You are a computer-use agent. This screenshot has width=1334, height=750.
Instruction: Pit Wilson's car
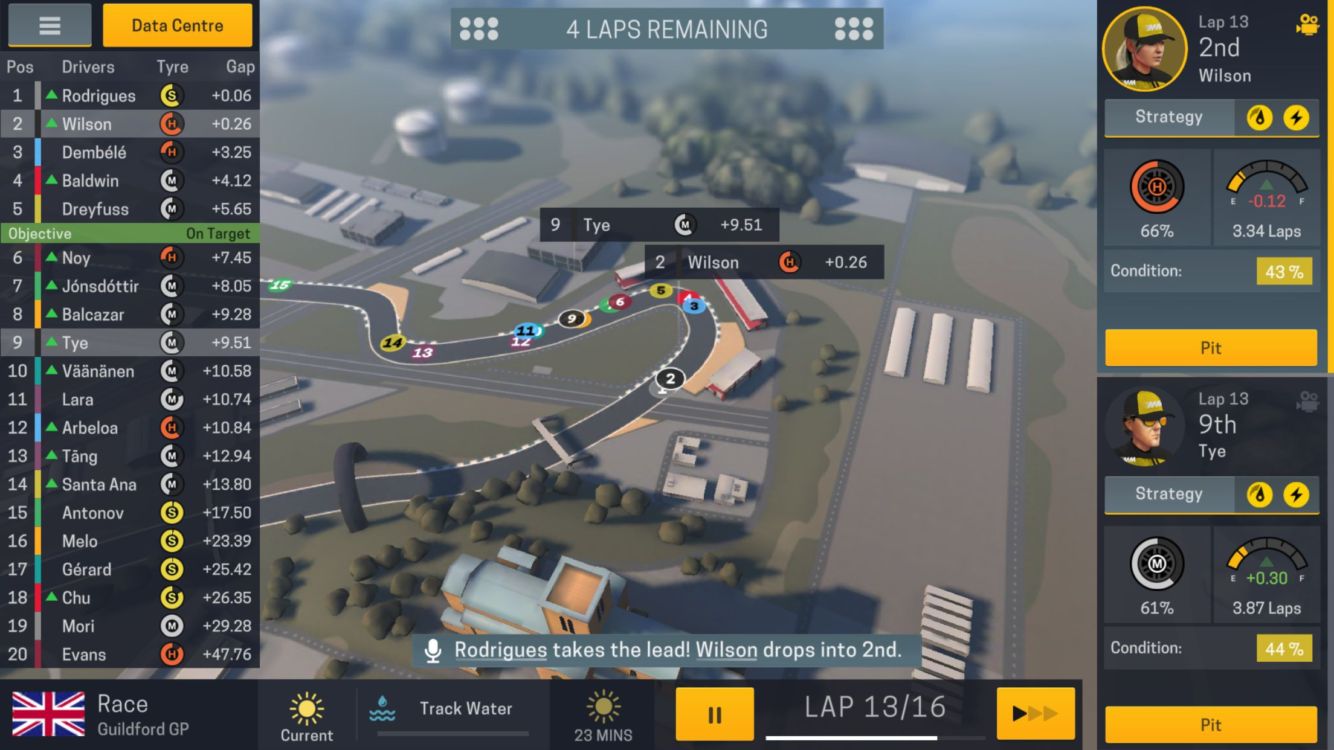point(1210,348)
